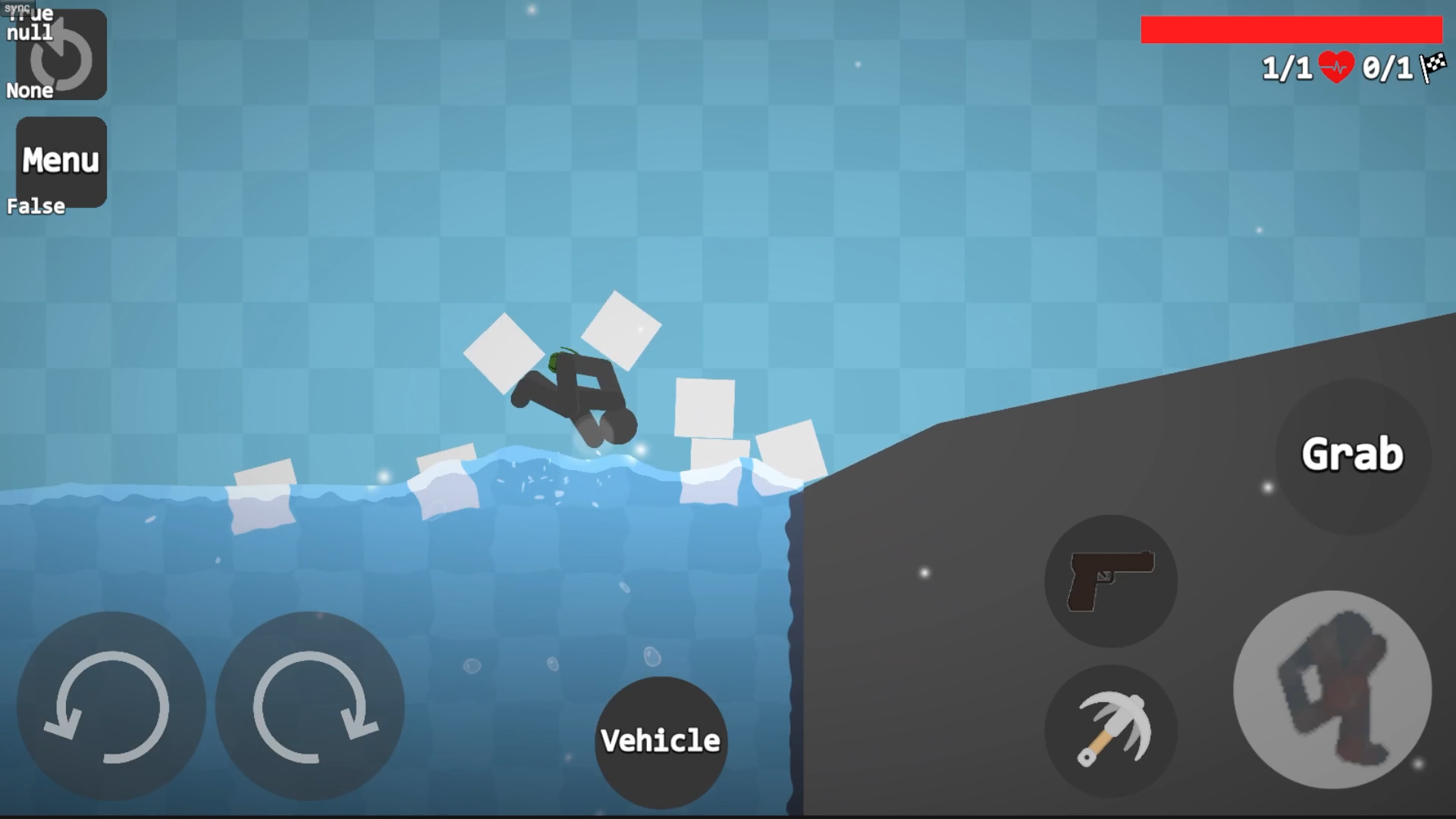Click the null text label top-left
1456x819 pixels.
29,32
